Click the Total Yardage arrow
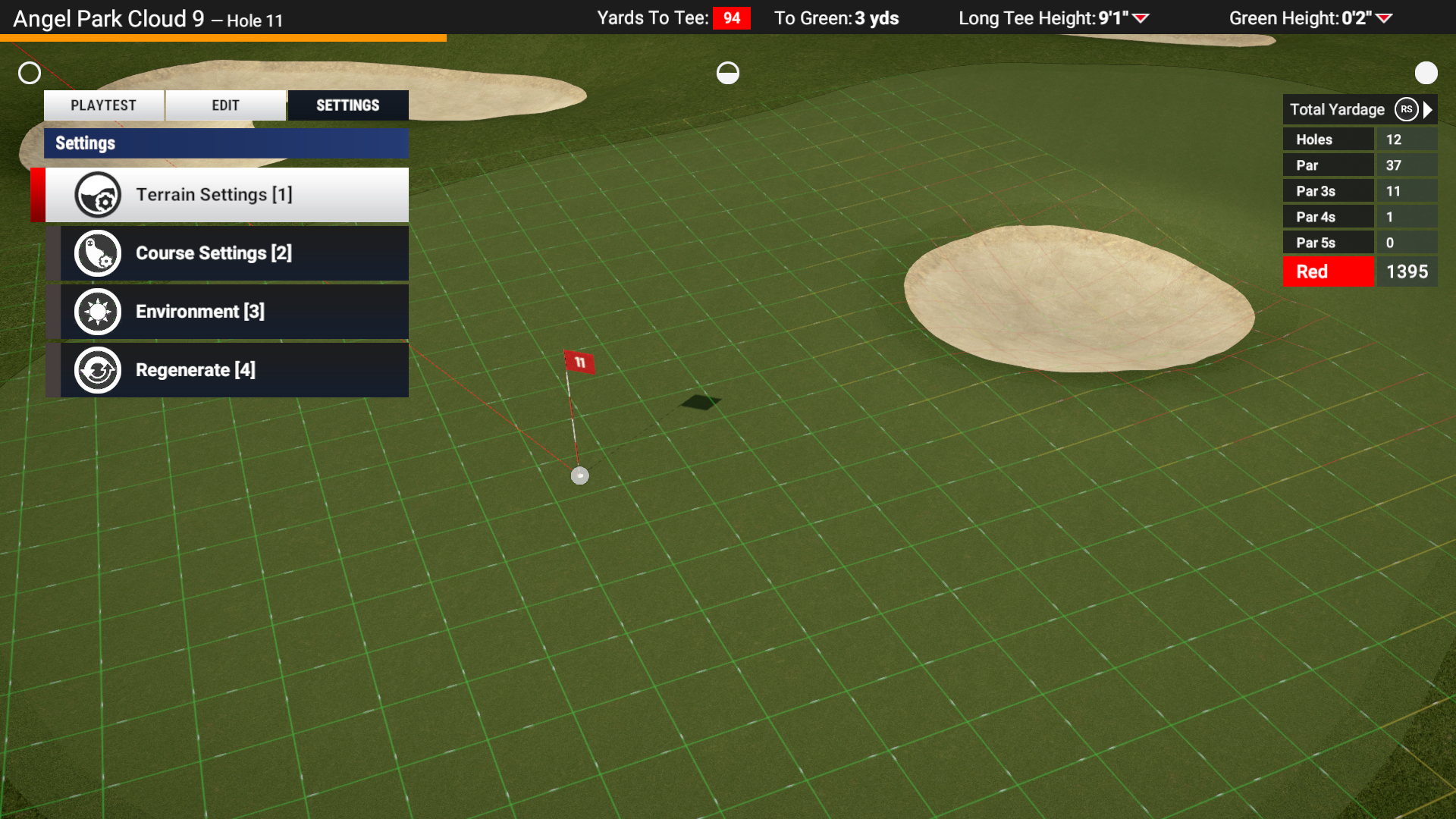Viewport: 1456px width, 819px height. [x=1429, y=109]
